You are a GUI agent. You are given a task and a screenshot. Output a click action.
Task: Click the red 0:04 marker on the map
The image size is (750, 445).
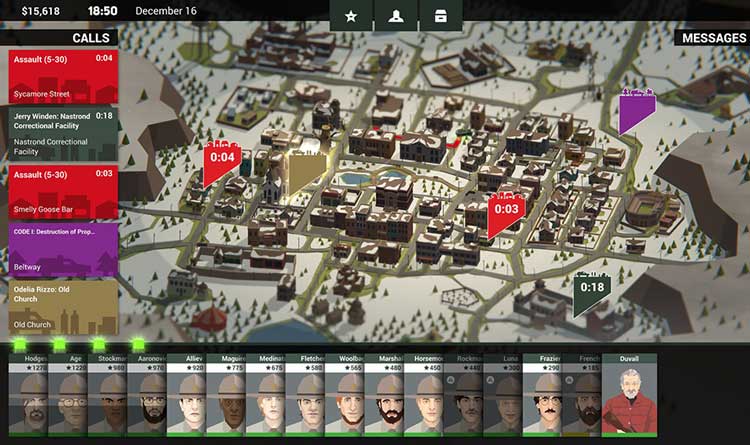tap(221, 158)
